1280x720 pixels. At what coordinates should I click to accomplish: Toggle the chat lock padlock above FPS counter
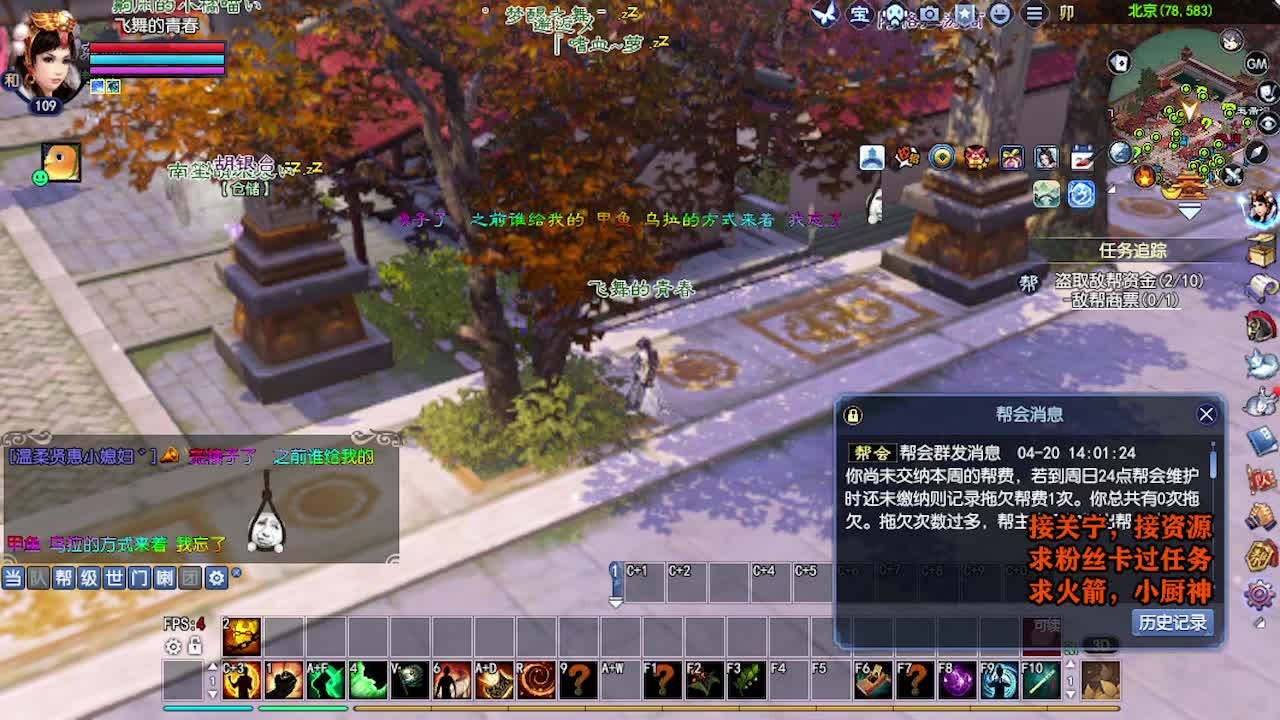tap(193, 647)
